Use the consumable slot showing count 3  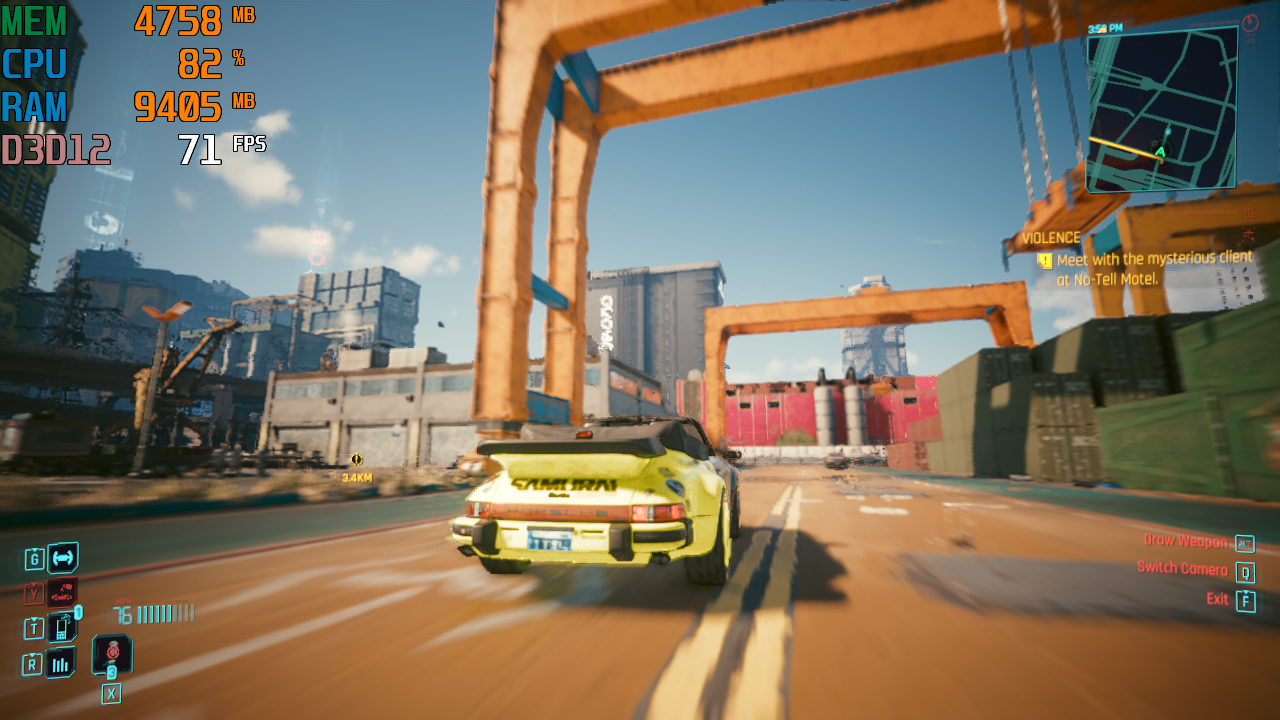pos(112,654)
